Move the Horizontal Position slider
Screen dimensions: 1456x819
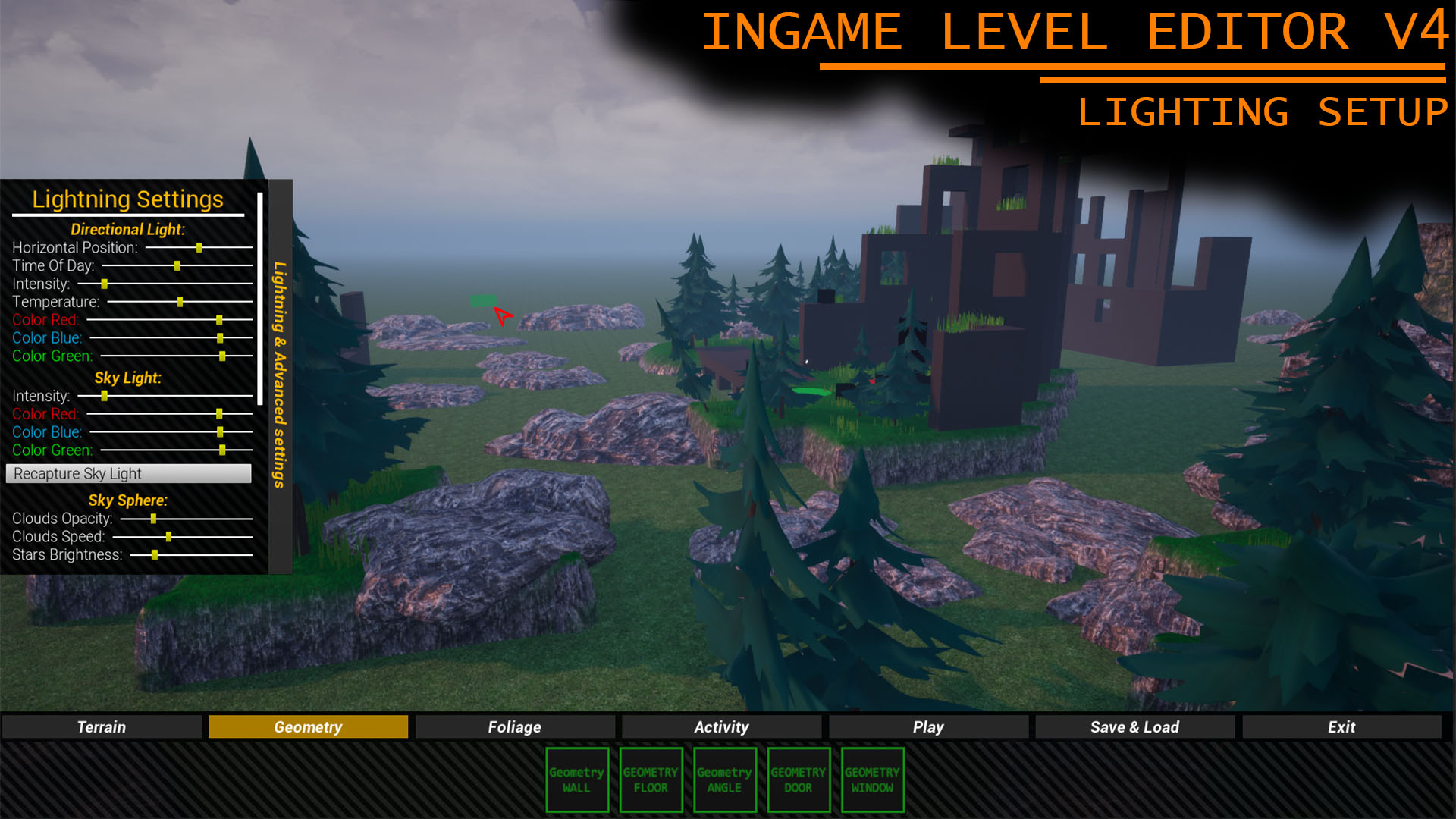tap(199, 247)
